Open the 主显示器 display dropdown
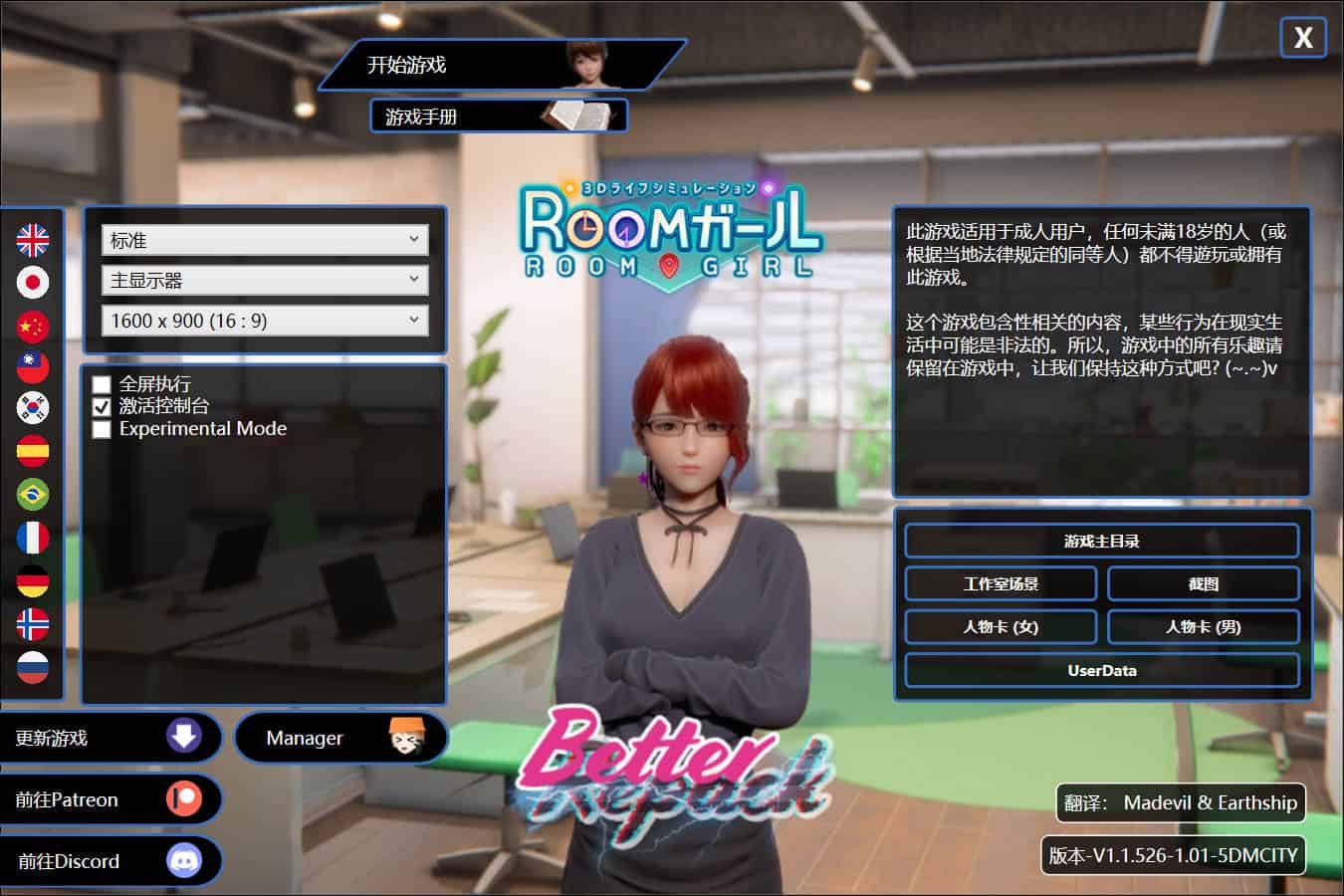This screenshot has width=1344, height=896. pos(265,281)
